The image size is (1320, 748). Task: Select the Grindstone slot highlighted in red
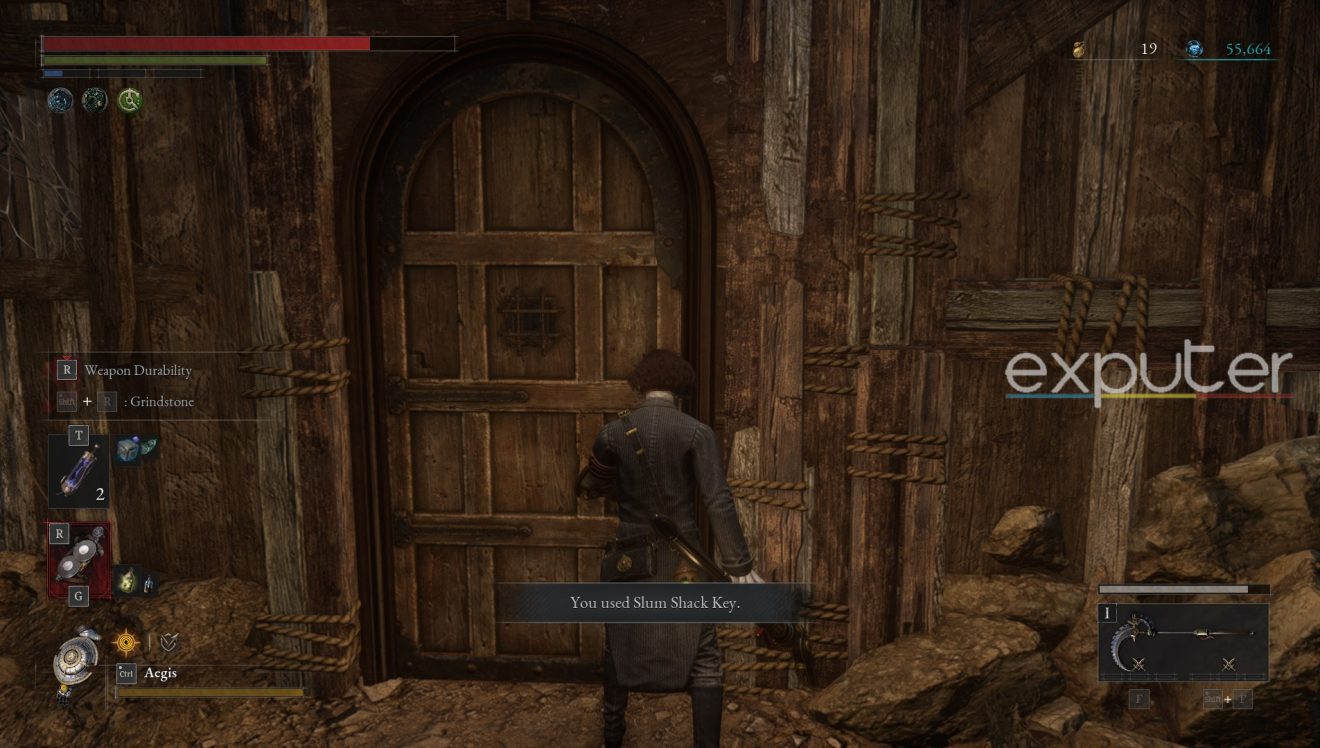(x=79, y=560)
